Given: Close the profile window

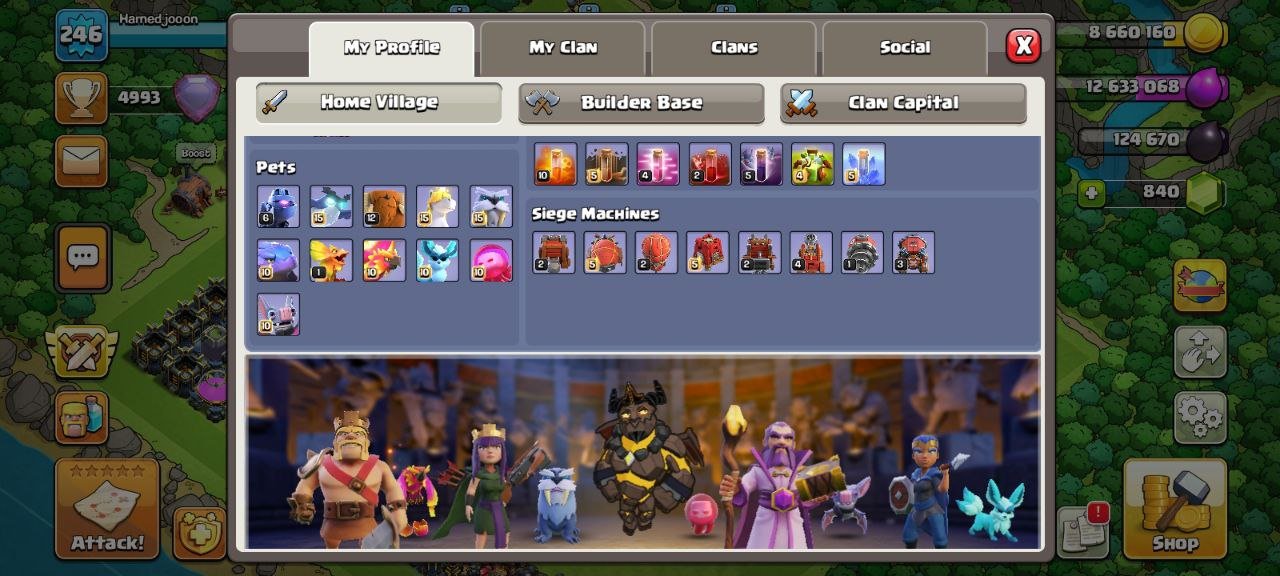Looking at the screenshot, I should point(1022,46).
